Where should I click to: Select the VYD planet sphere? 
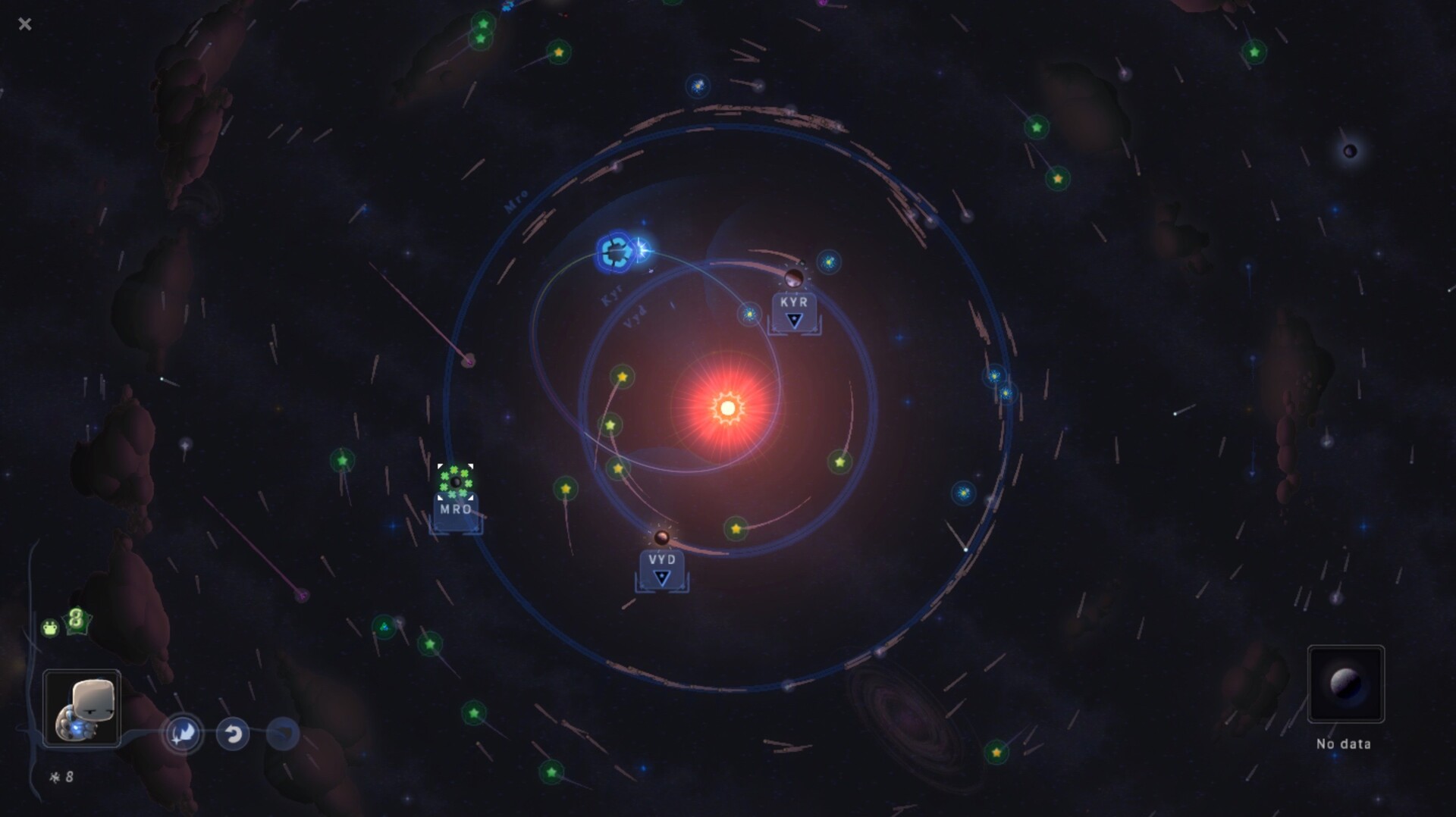pyautogui.click(x=661, y=538)
